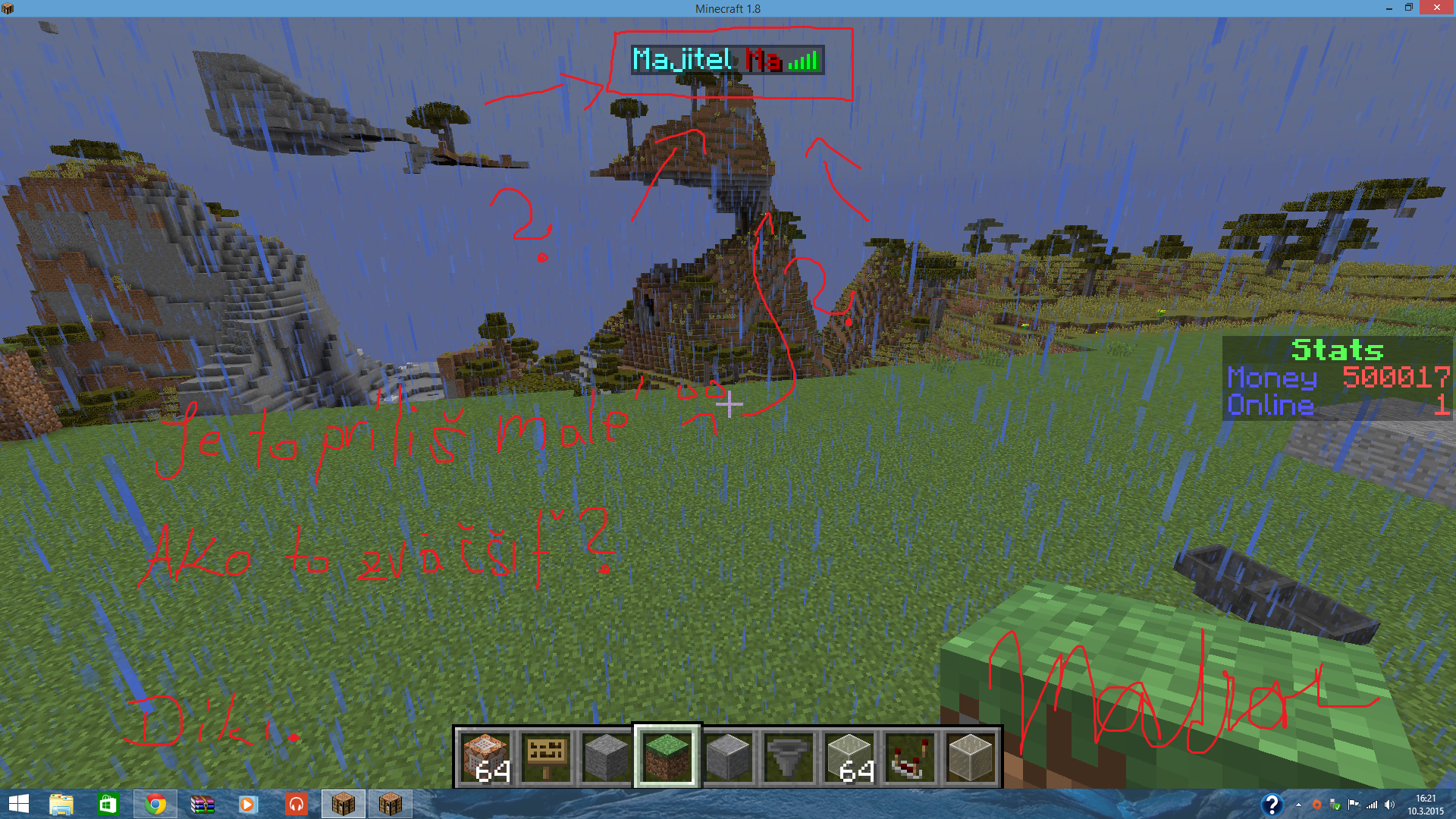1456x819 pixels.
Task: Mute audio via the speaker tray icon
Action: pos(1389,805)
